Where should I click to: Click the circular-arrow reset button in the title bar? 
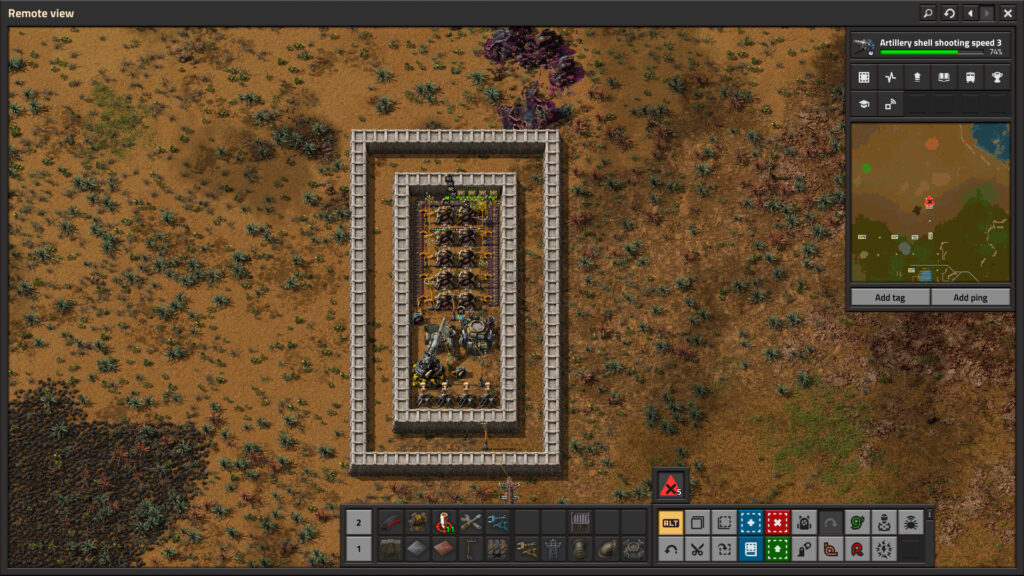coord(949,13)
